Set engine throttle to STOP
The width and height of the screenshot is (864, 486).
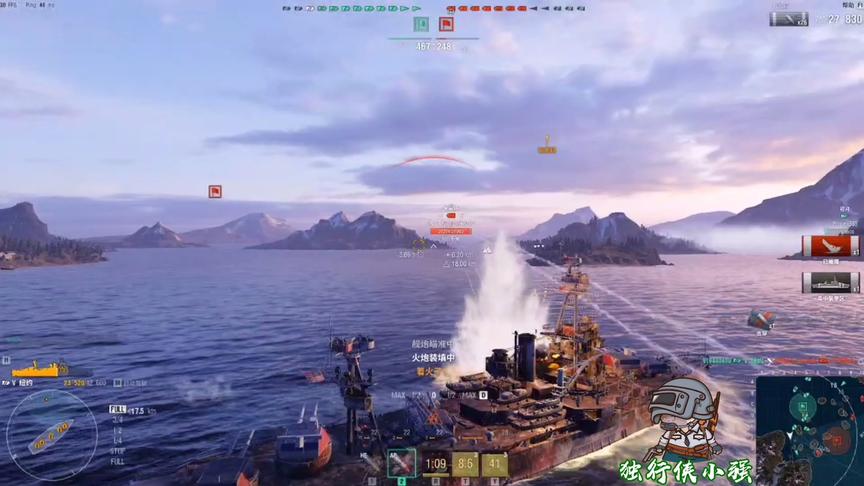(117, 449)
